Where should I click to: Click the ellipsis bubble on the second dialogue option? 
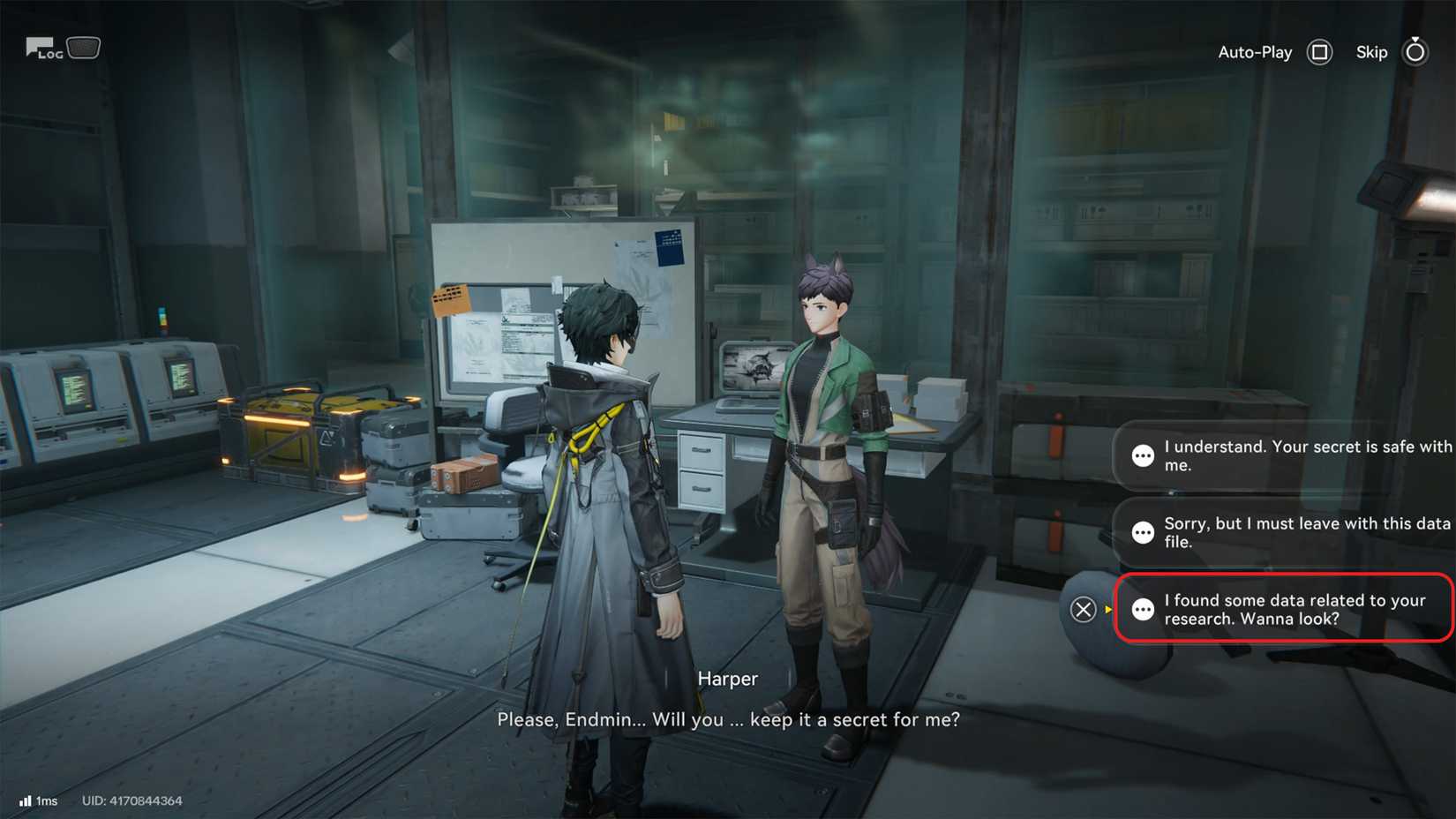tap(1143, 532)
